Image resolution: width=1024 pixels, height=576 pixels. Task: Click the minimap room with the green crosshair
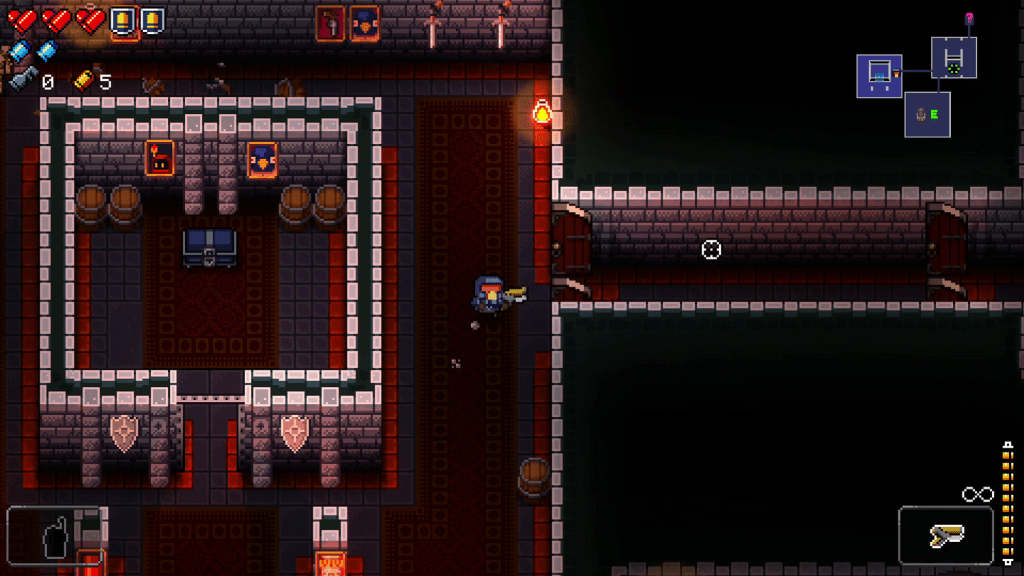(x=954, y=59)
